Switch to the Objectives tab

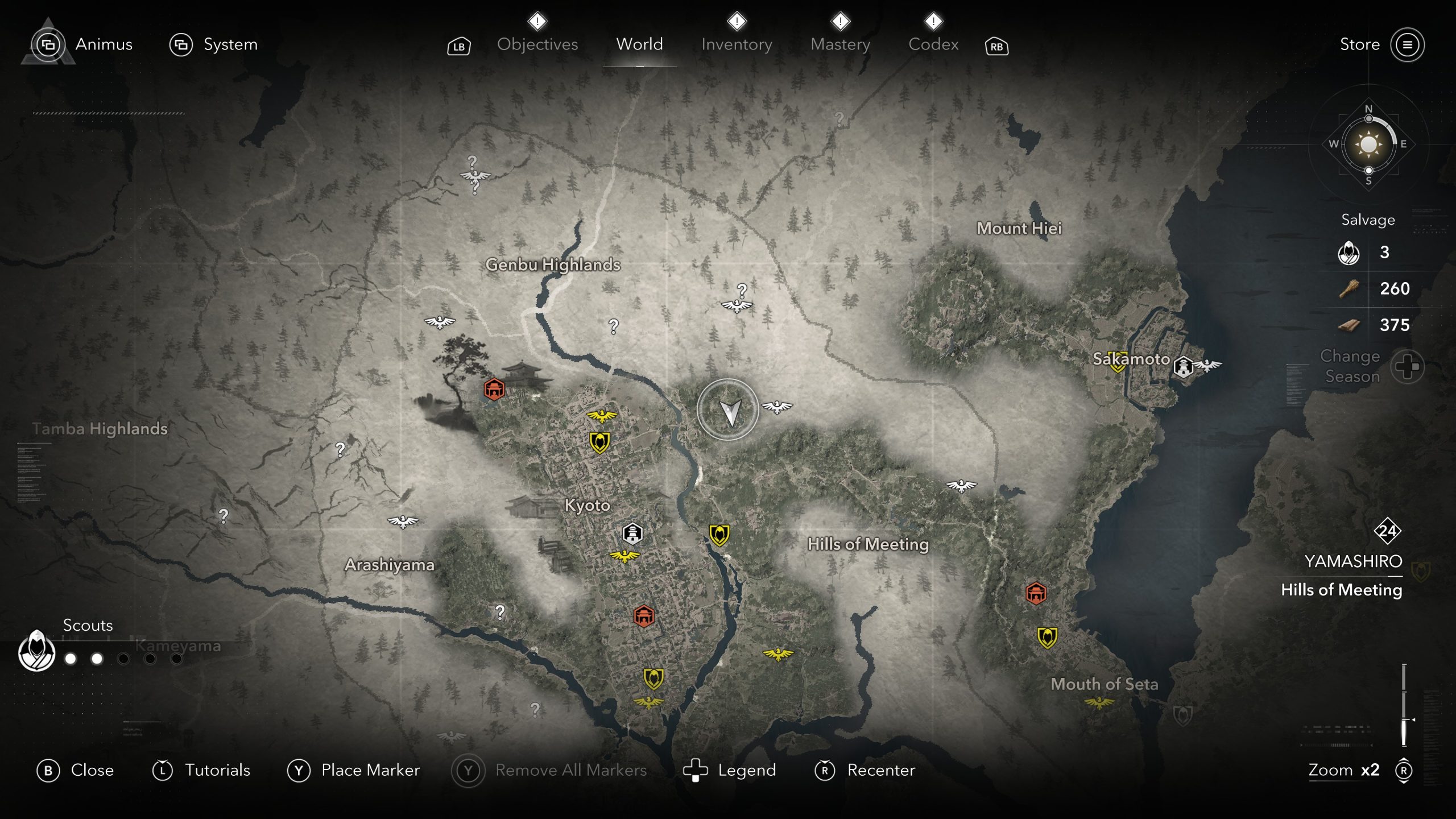[537, 44]
